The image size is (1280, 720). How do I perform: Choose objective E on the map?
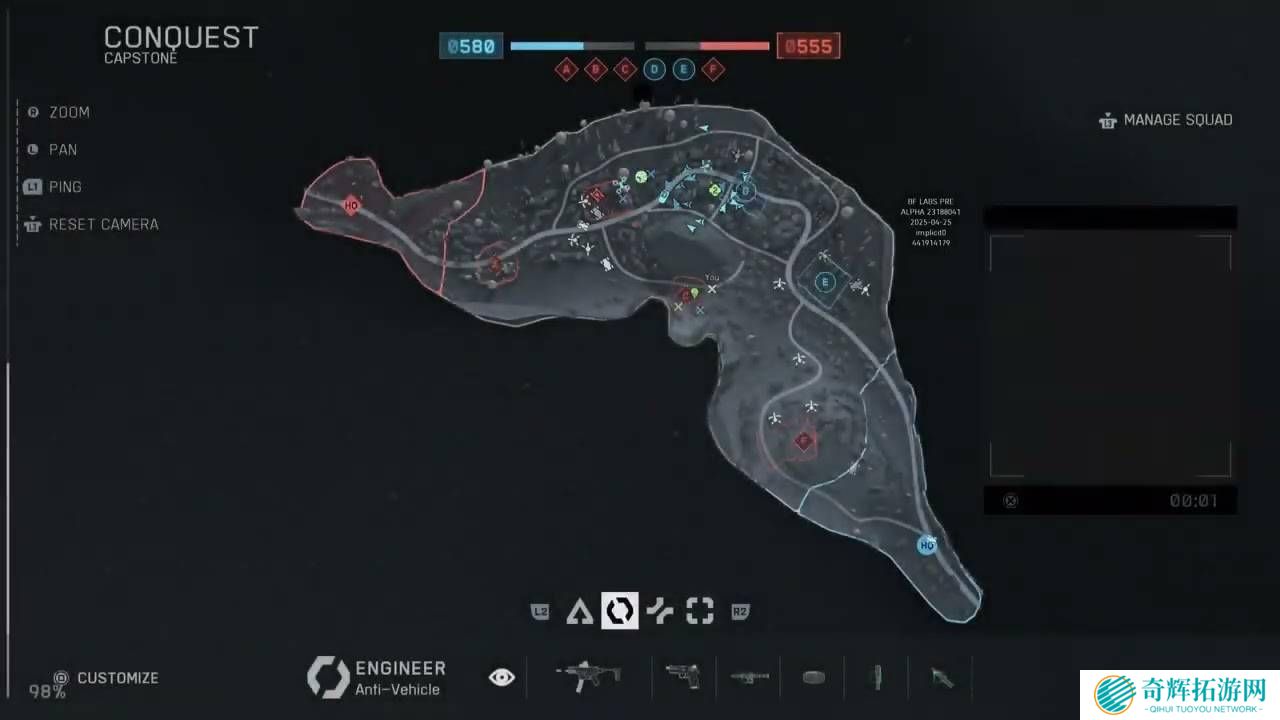[x=825, y=282]
